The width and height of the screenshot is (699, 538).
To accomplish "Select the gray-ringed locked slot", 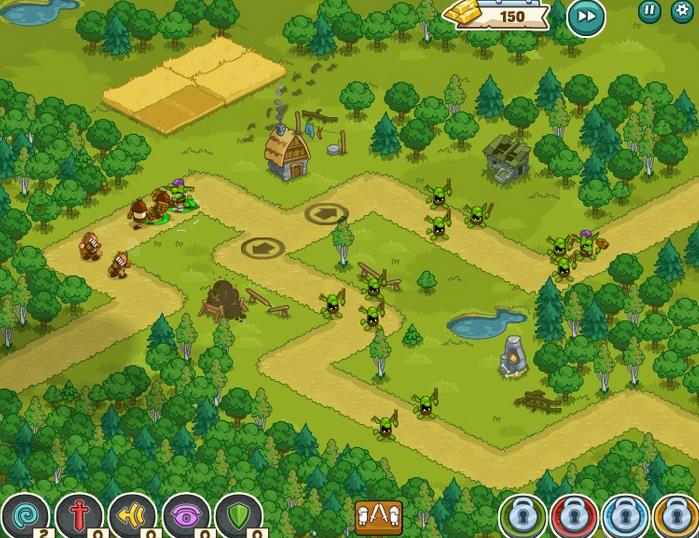I will coord(522,517).
